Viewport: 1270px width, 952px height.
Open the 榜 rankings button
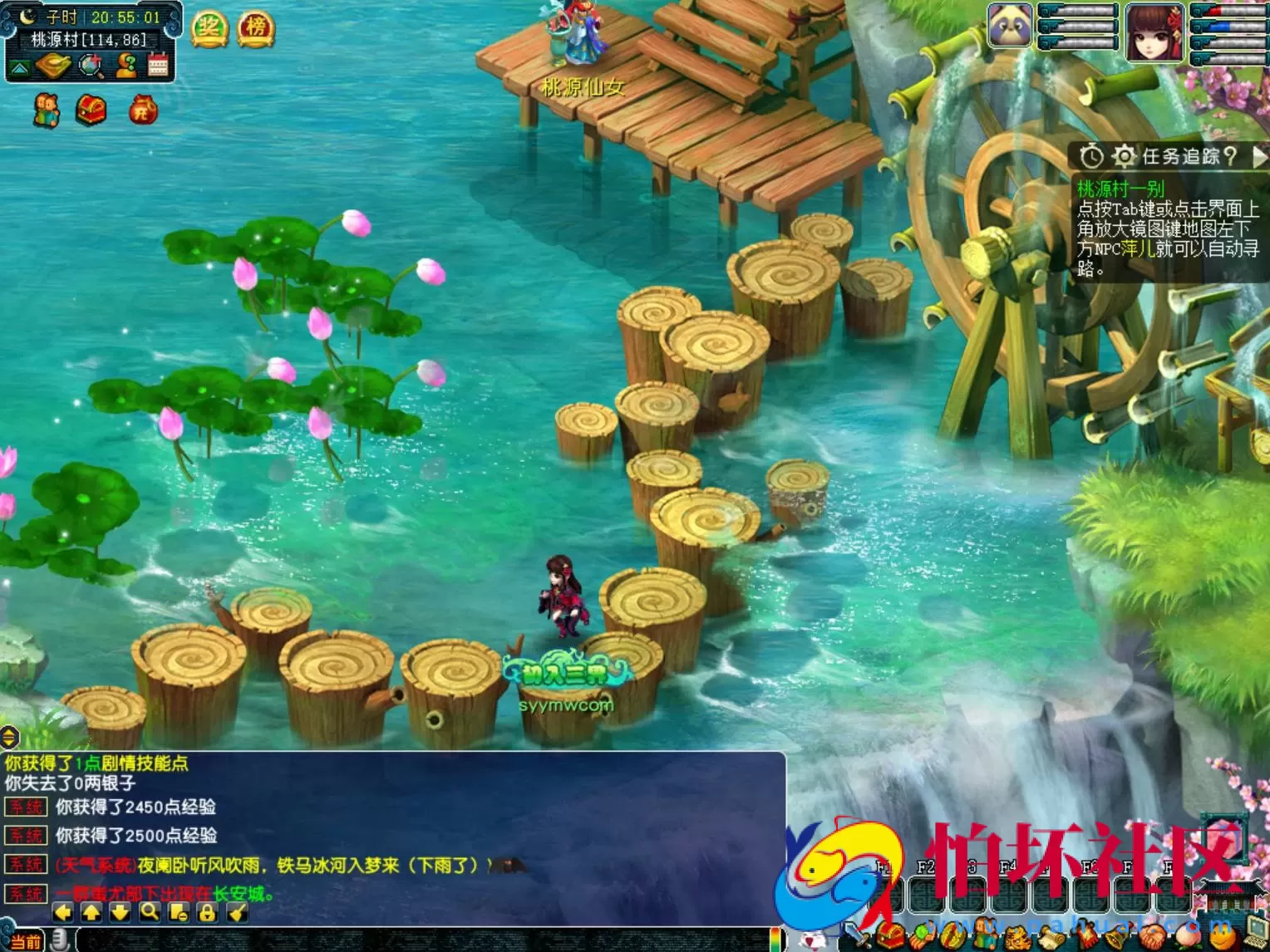point(256,29)
